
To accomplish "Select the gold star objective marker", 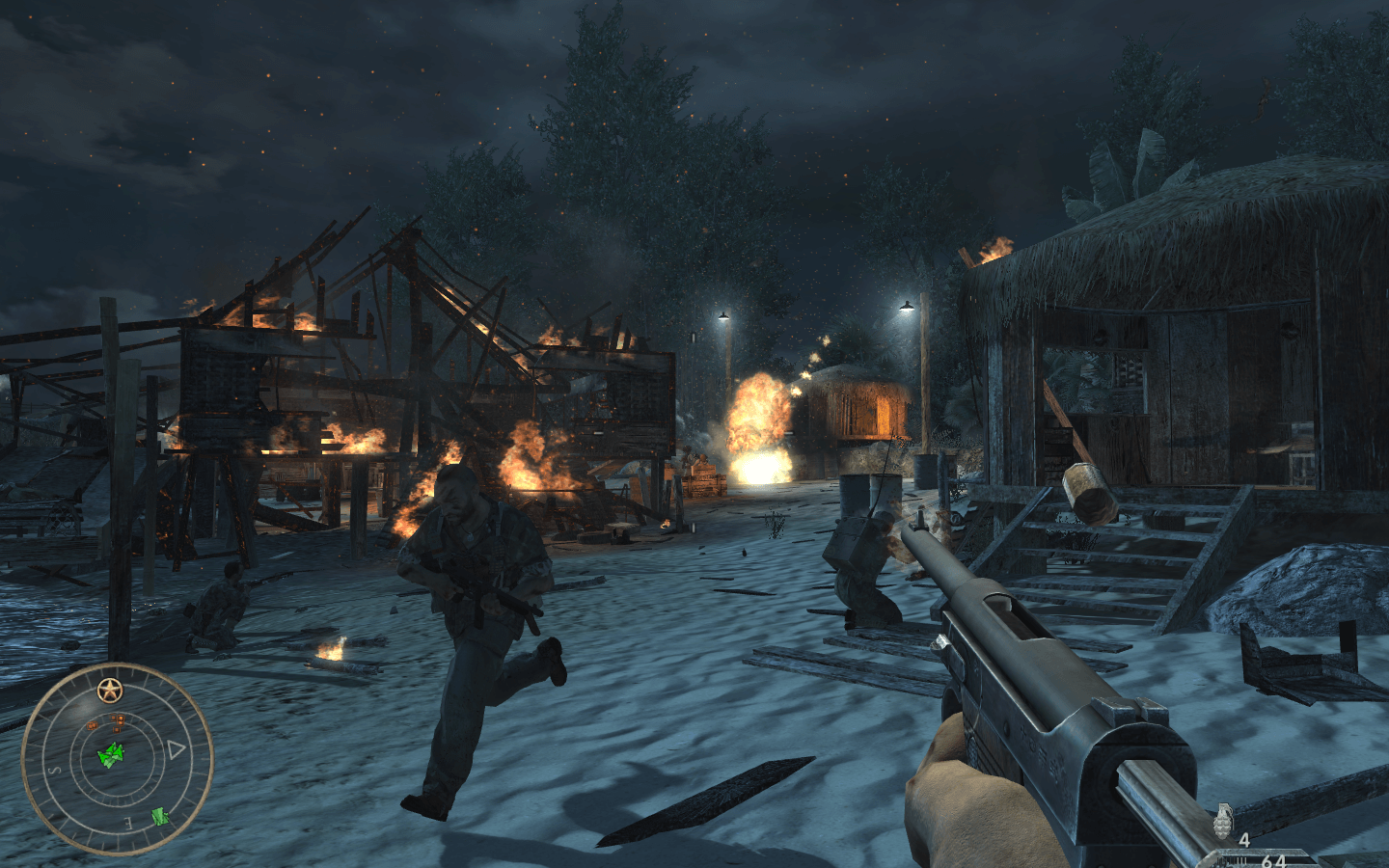I will pyautogui.click(x=109, y=691).
